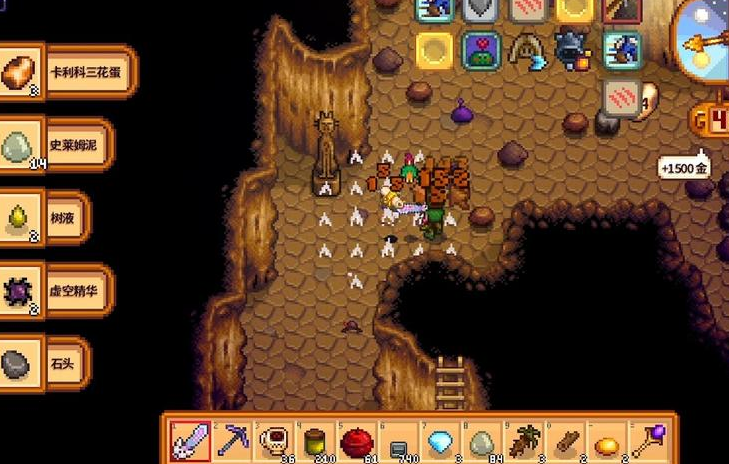Image resolution: width=729 pixels, height=464 pixels.
Task: Pick the gray block stack of 740
Action: click(x=397, y=438)
